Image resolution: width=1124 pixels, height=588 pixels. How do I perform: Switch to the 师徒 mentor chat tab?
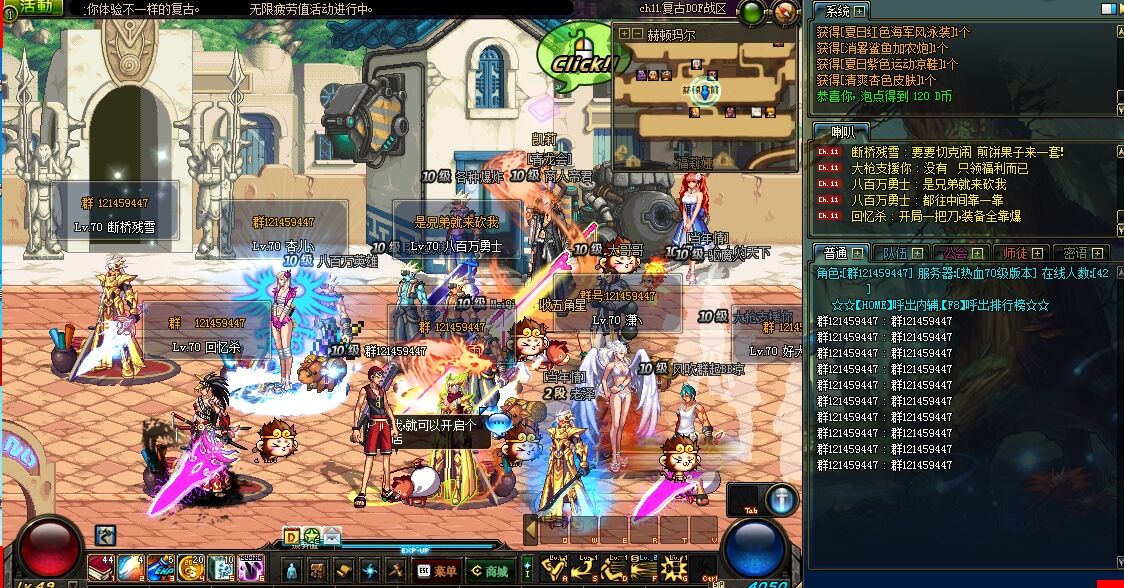coord(1021,253)
